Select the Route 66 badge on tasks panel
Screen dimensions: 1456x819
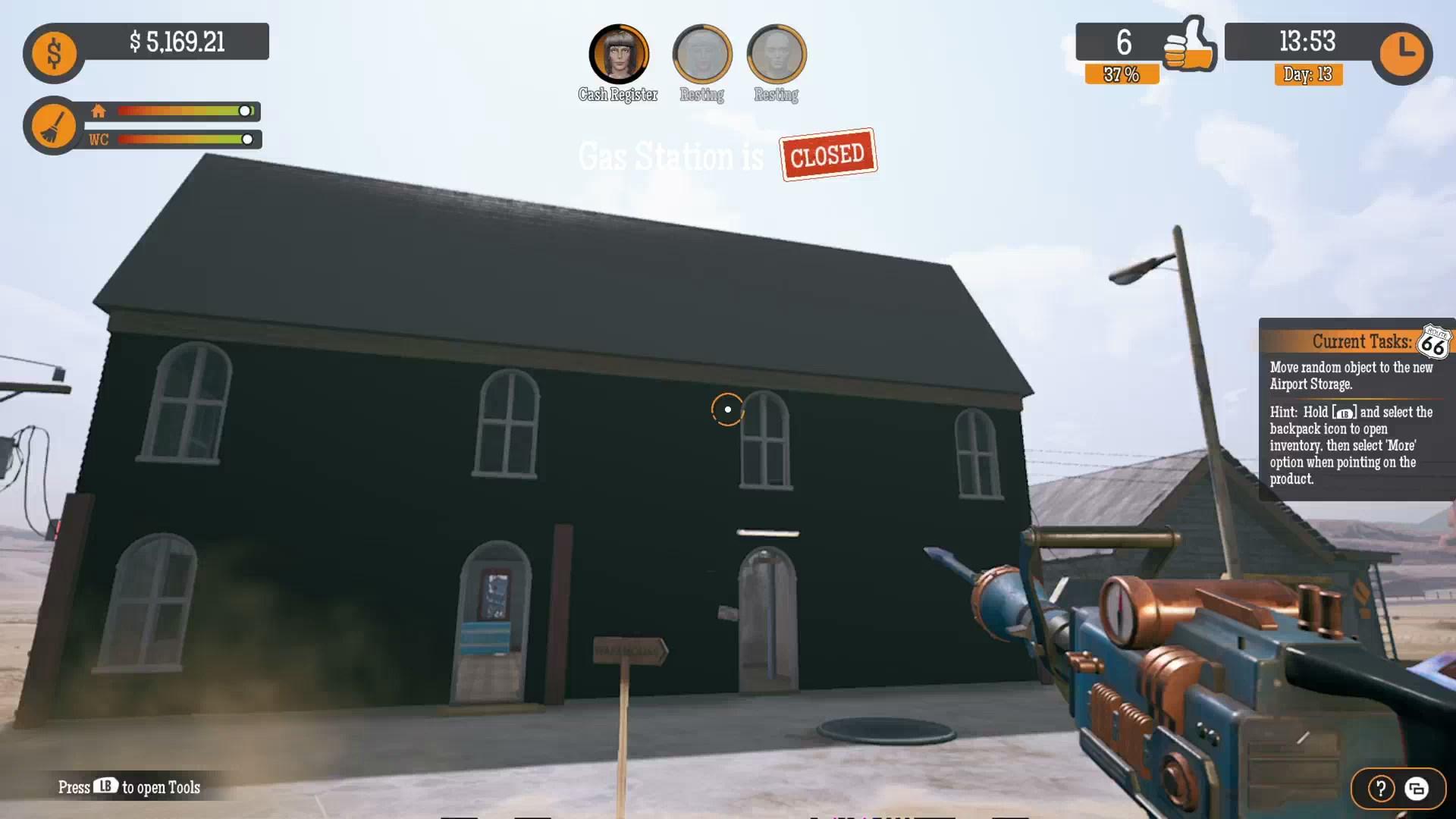point(1432,343)
